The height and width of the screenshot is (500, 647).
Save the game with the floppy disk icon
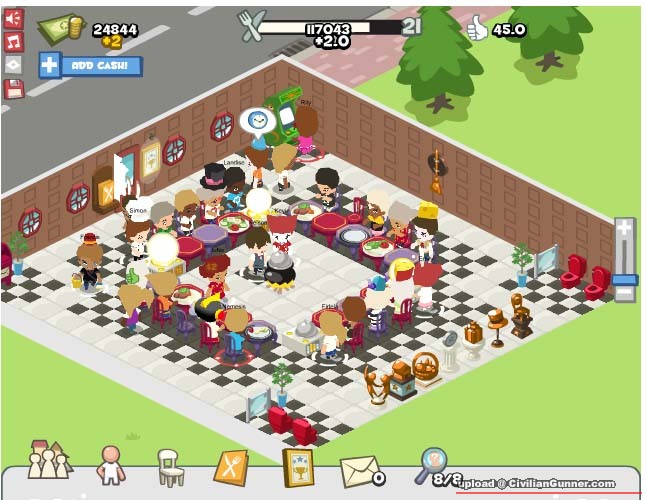click(x=13, y=89)
